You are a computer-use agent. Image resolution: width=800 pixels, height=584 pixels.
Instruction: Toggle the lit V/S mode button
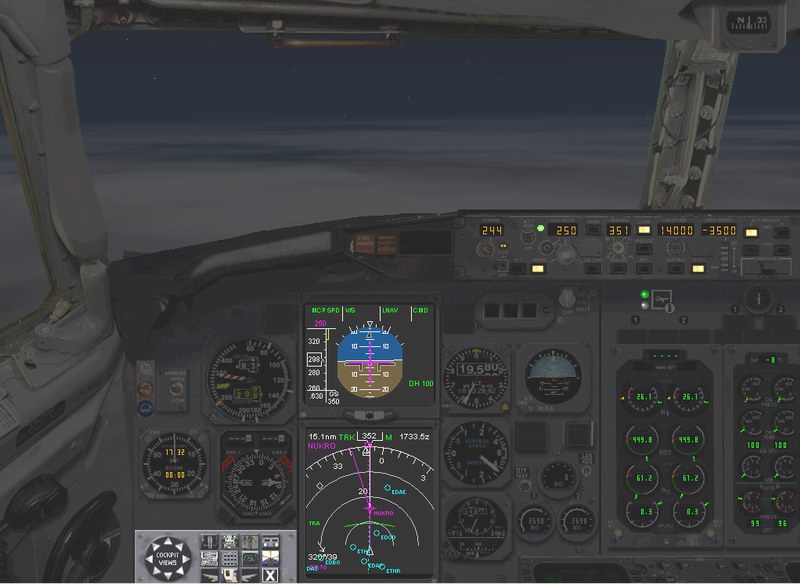pos(697,268)
